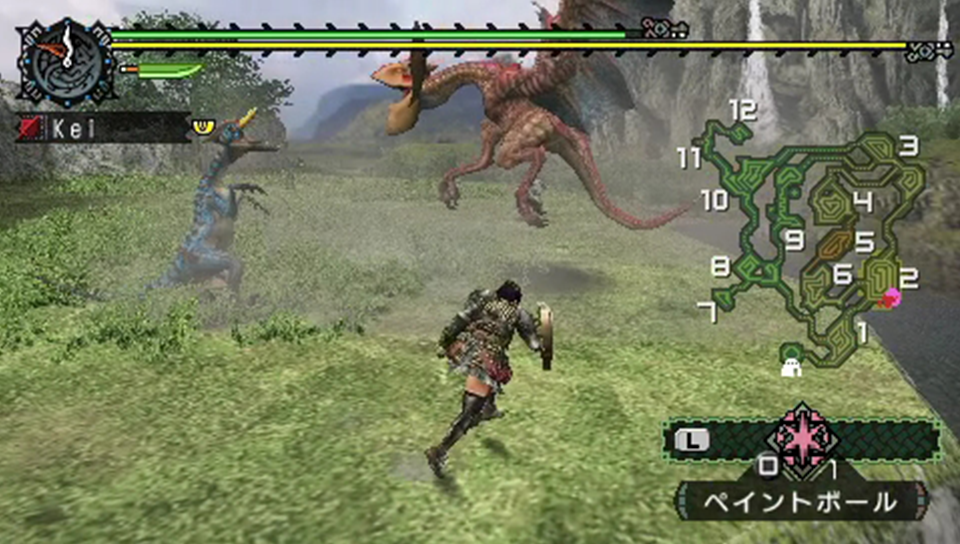This screenshot has width=960, height=544.
Task: Click the weapon sharpness gauge icon
Action: 160,70
